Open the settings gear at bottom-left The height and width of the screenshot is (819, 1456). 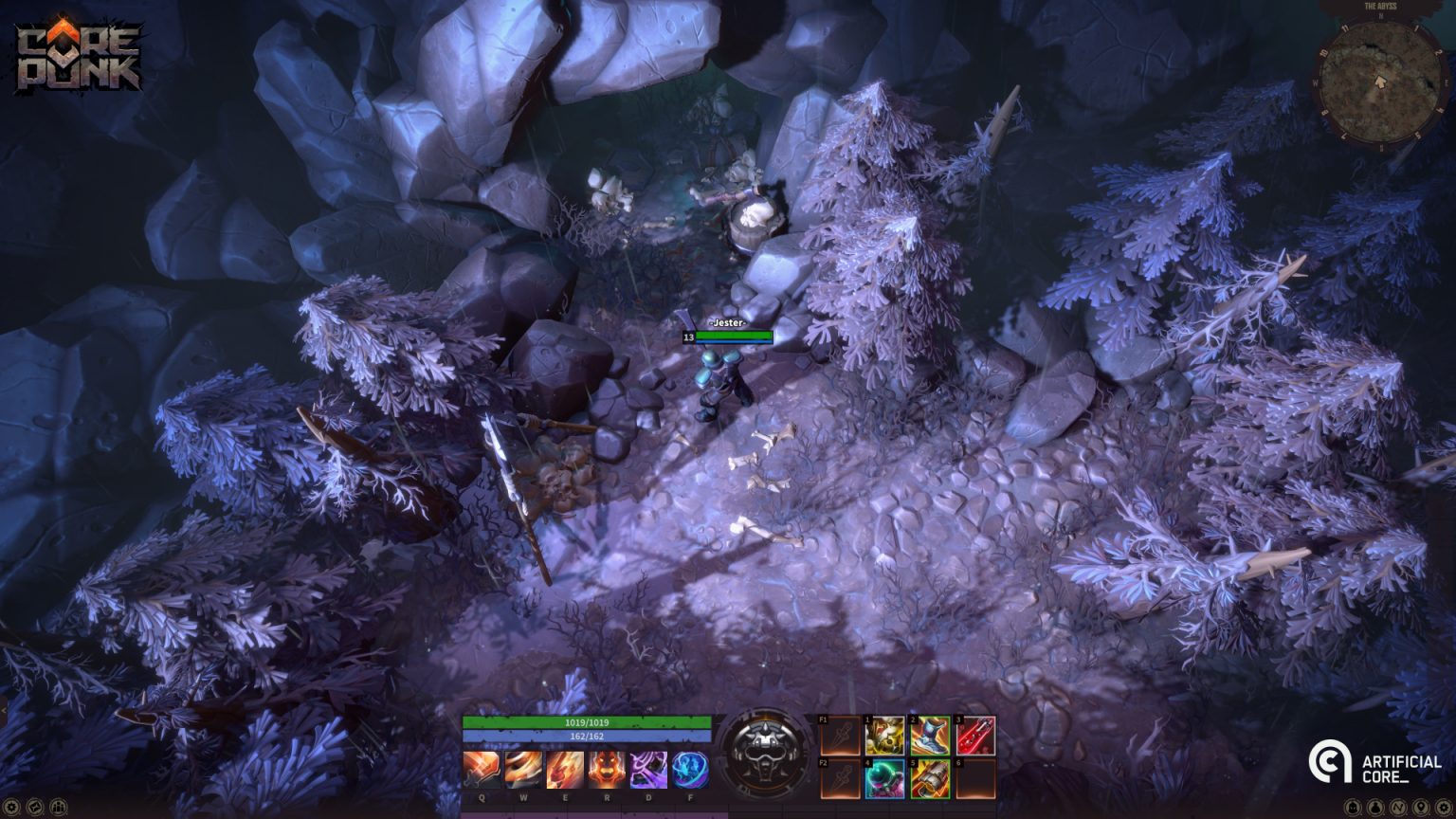pos(11,807)
